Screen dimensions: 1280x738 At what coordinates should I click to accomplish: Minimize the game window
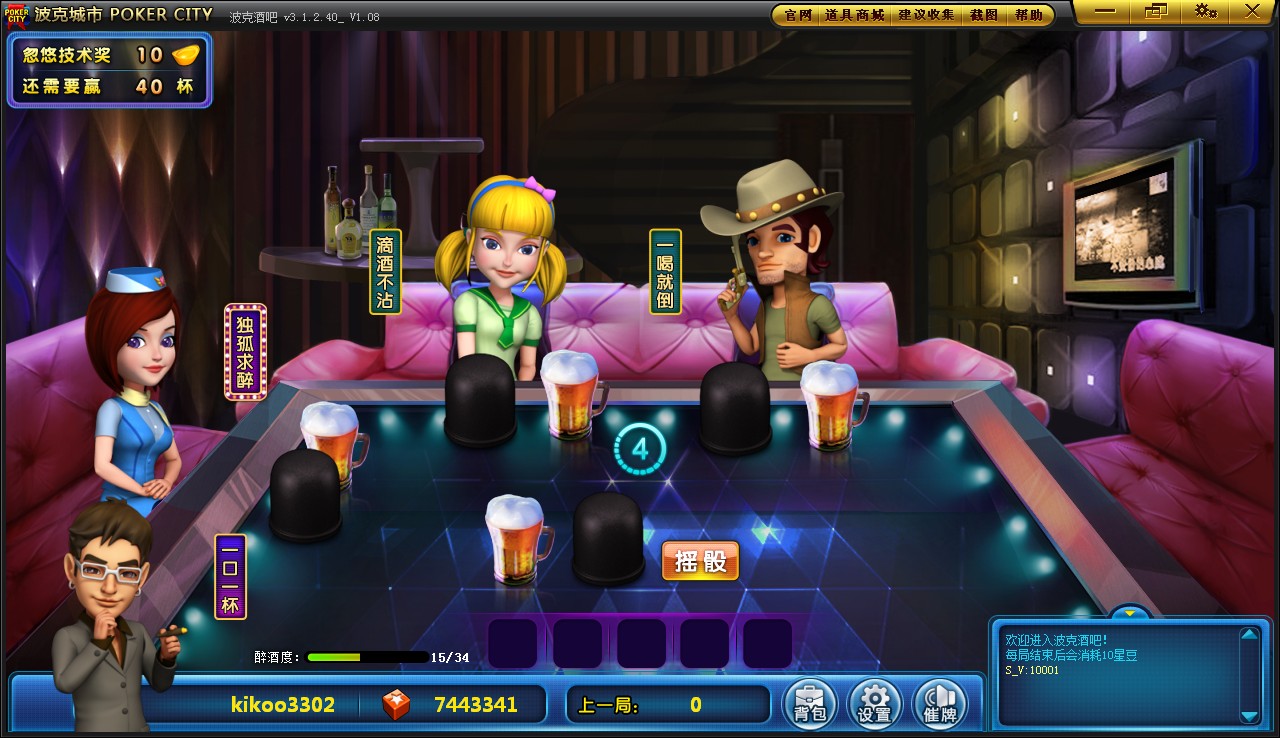[1105, 11]
